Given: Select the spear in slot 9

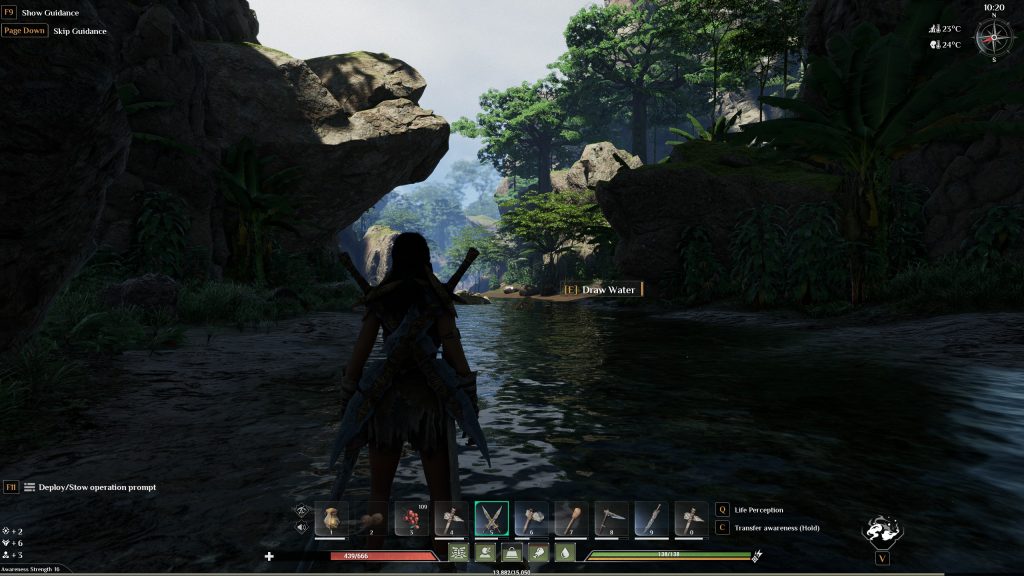Looking at the screenshot, I should pyautogui.click(x=651, y=518).
